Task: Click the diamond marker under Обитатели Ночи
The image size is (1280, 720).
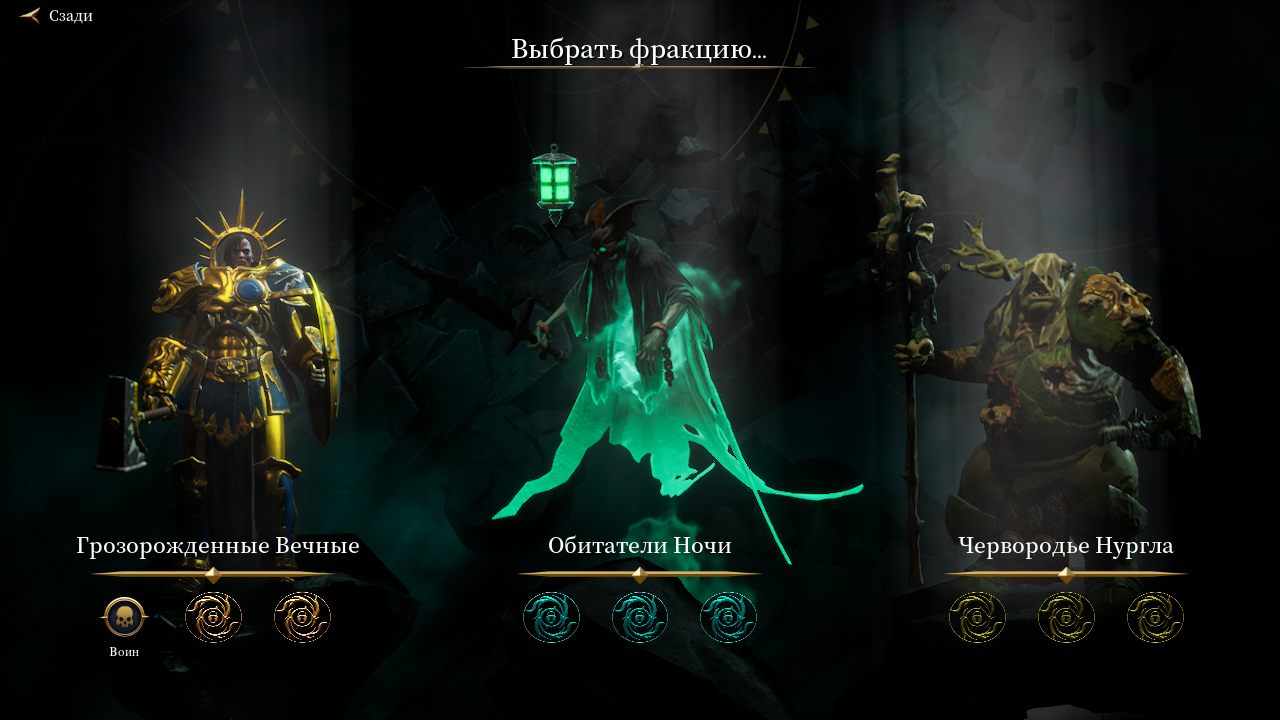Action: click(x=639, y=573)
